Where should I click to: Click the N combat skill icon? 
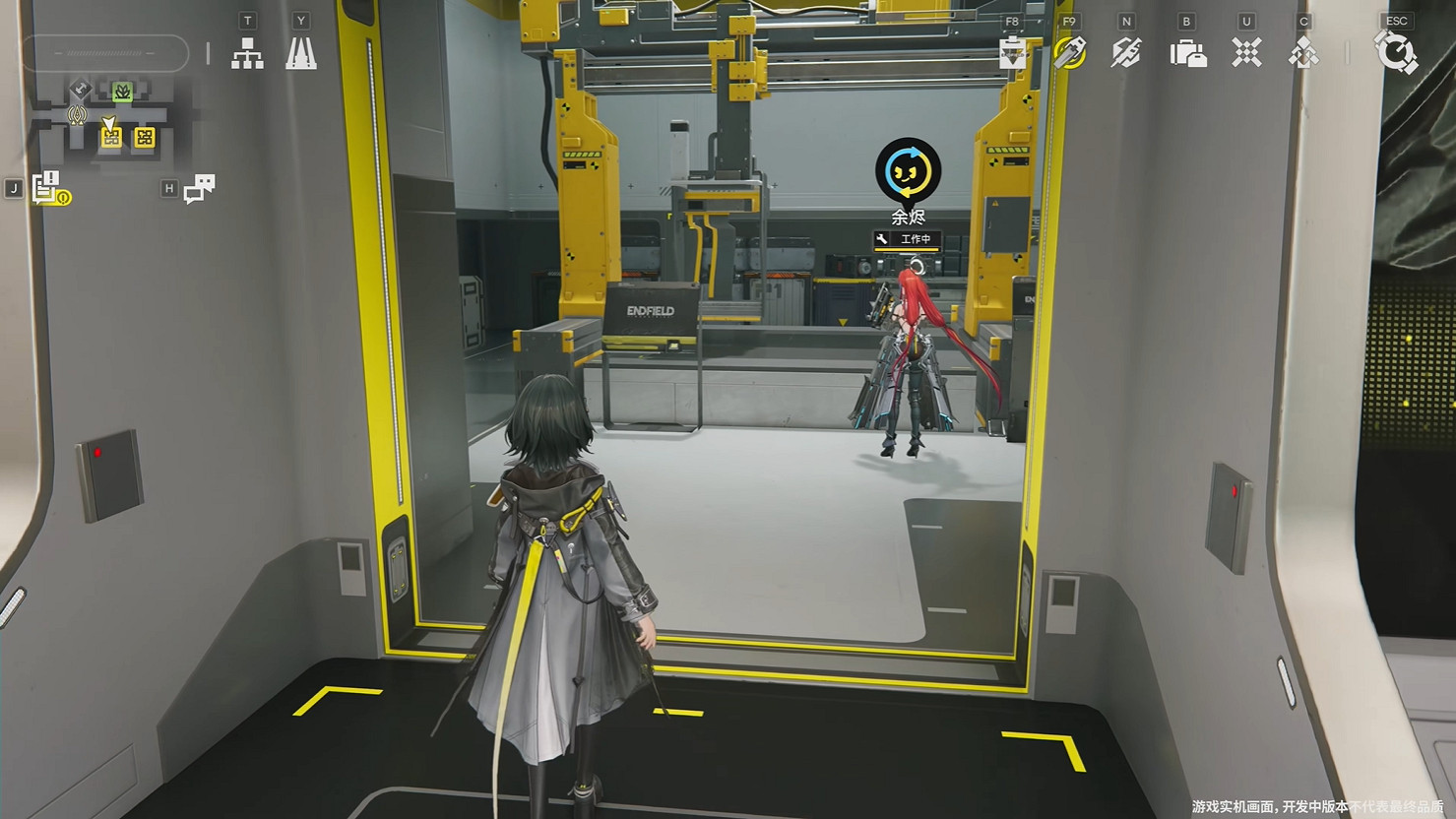pos(1126,54)
